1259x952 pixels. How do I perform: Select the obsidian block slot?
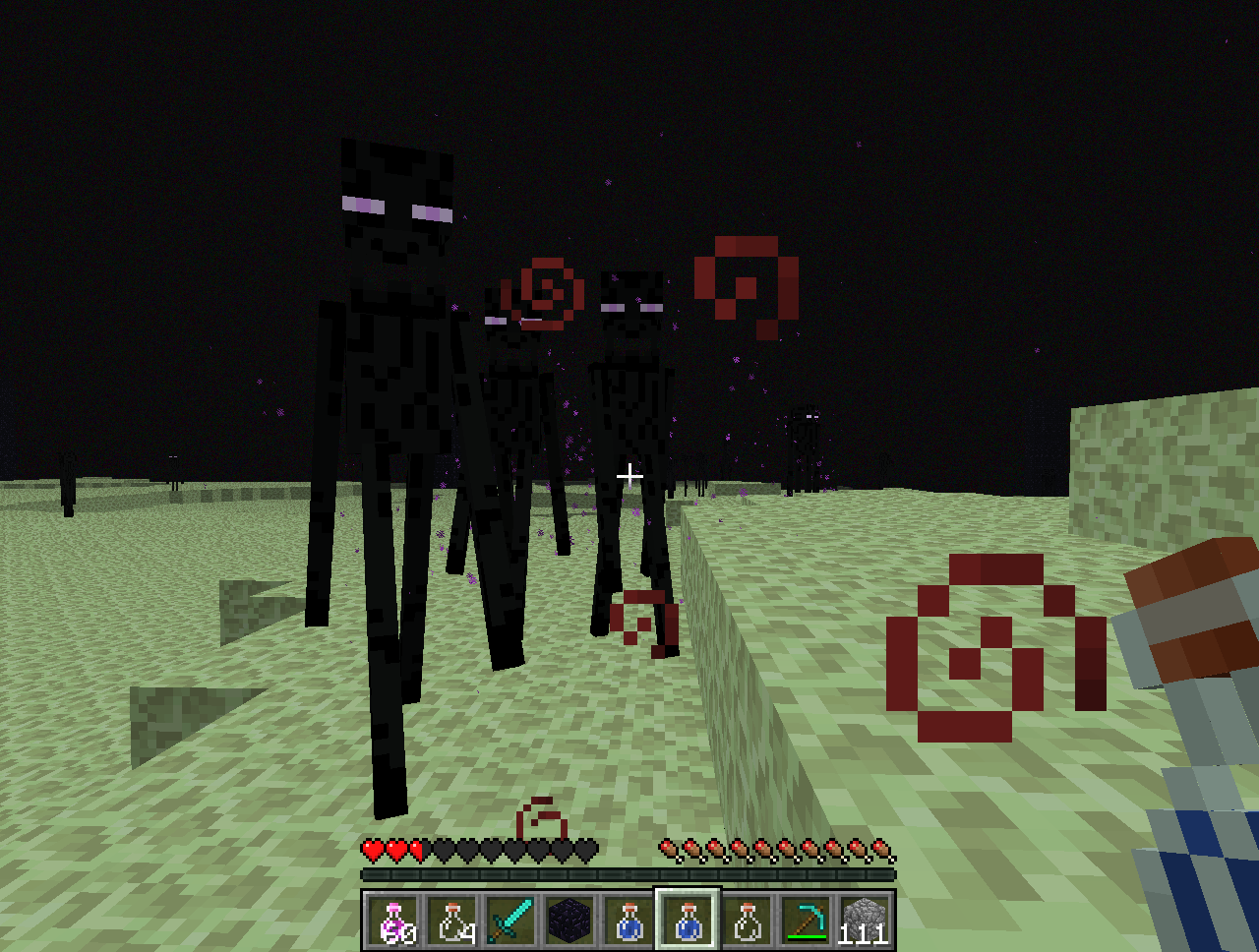click(570, 922)
